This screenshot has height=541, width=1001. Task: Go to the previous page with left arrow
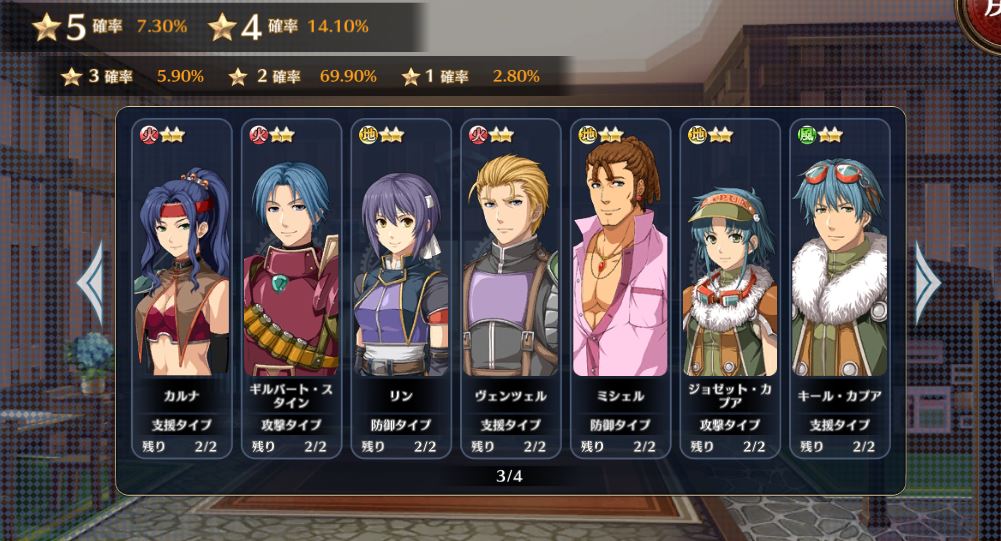tap(90, 283)
